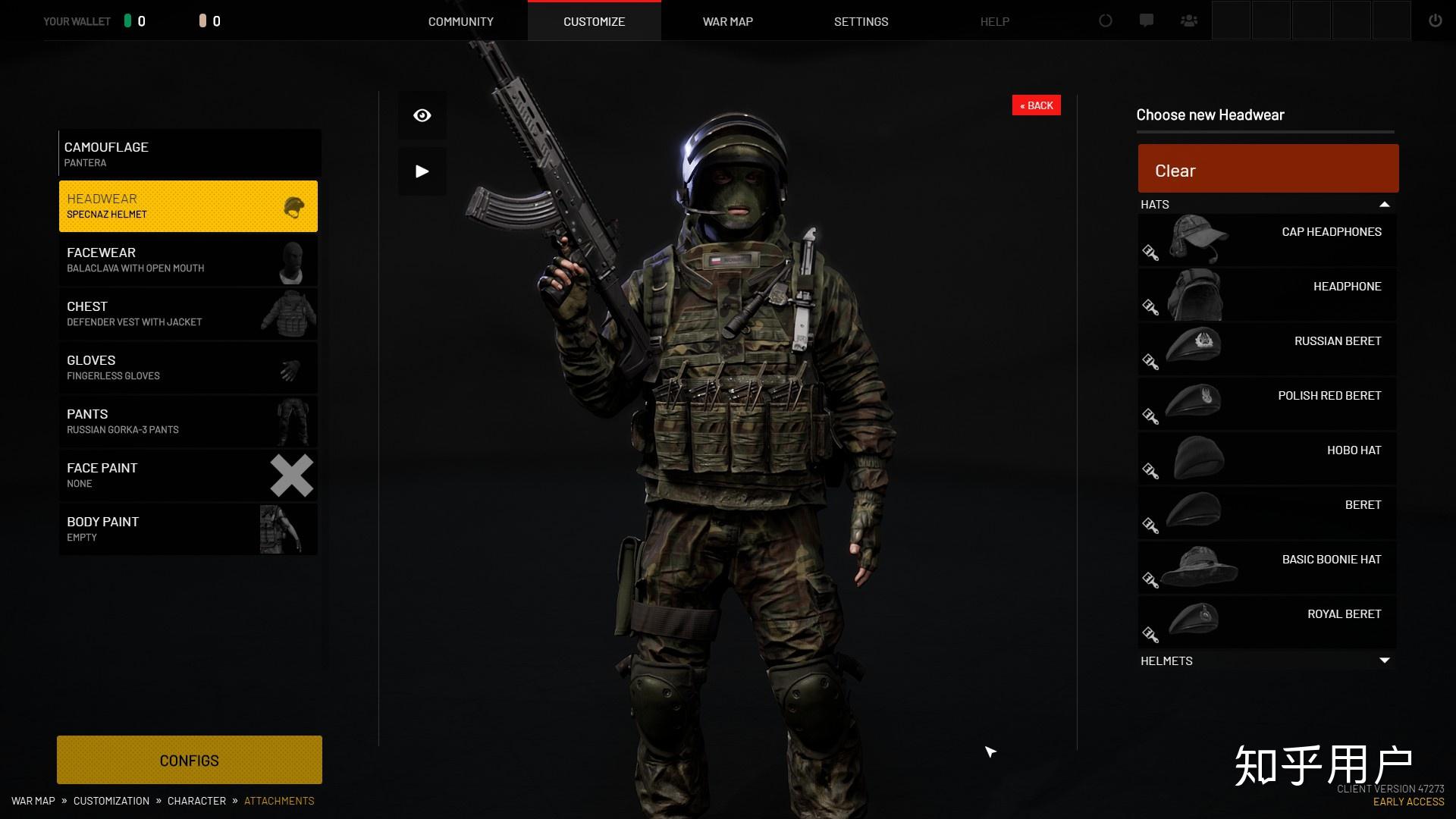Choose the Face Paint slot
1456x819 pixels.
click(188, 475)
